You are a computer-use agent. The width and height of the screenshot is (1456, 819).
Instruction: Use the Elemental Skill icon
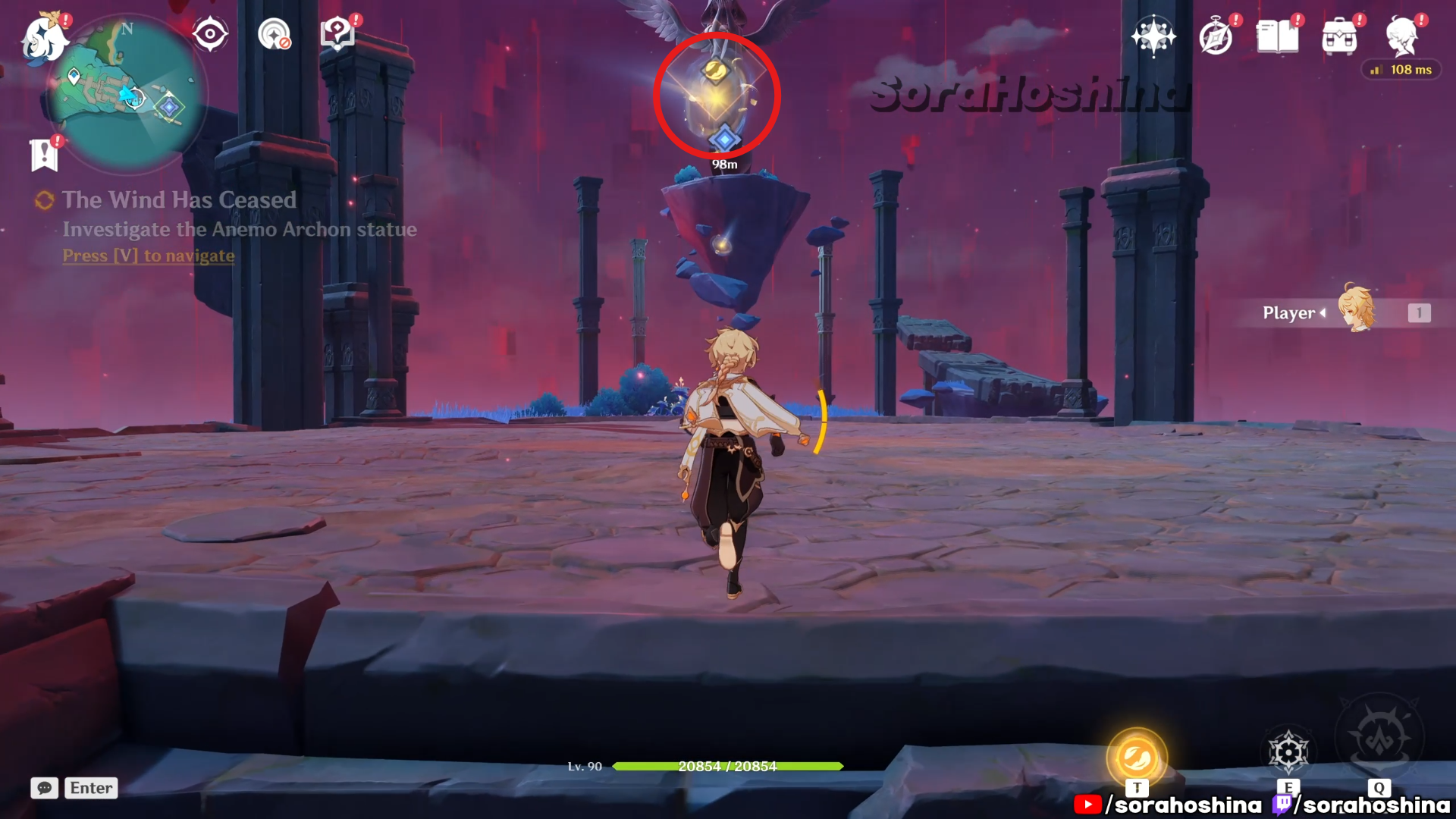coord(1288,752)
